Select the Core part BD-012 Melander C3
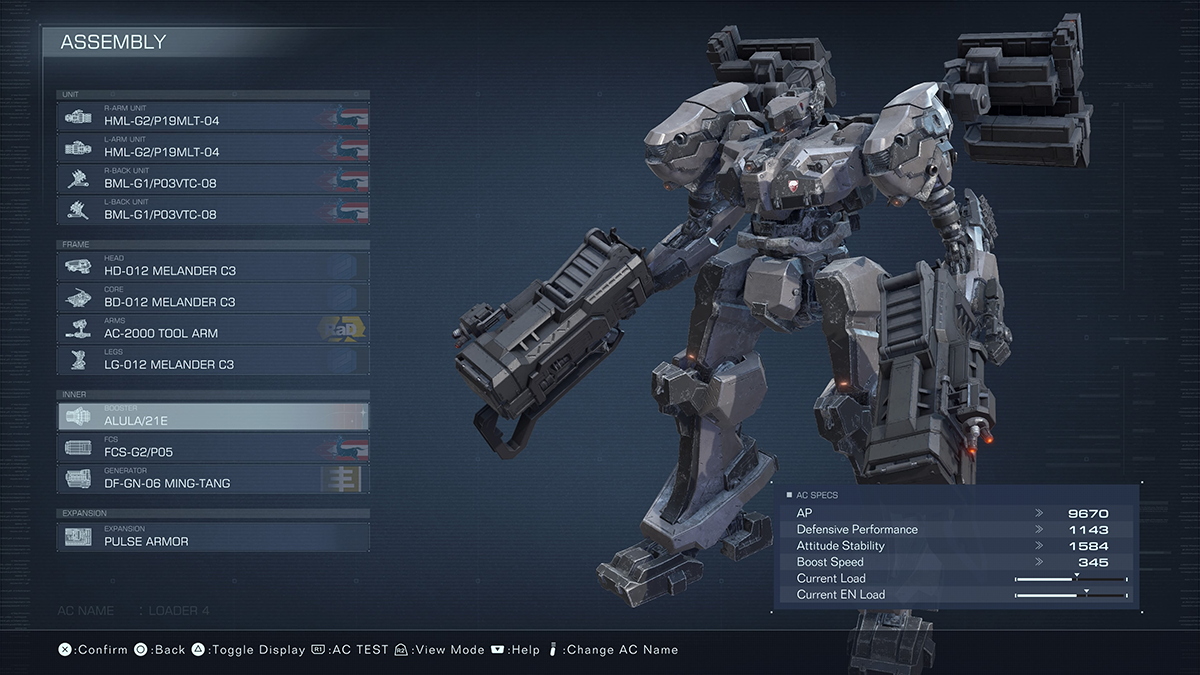This screenshot has width=1200, height=675. point(213,297)
